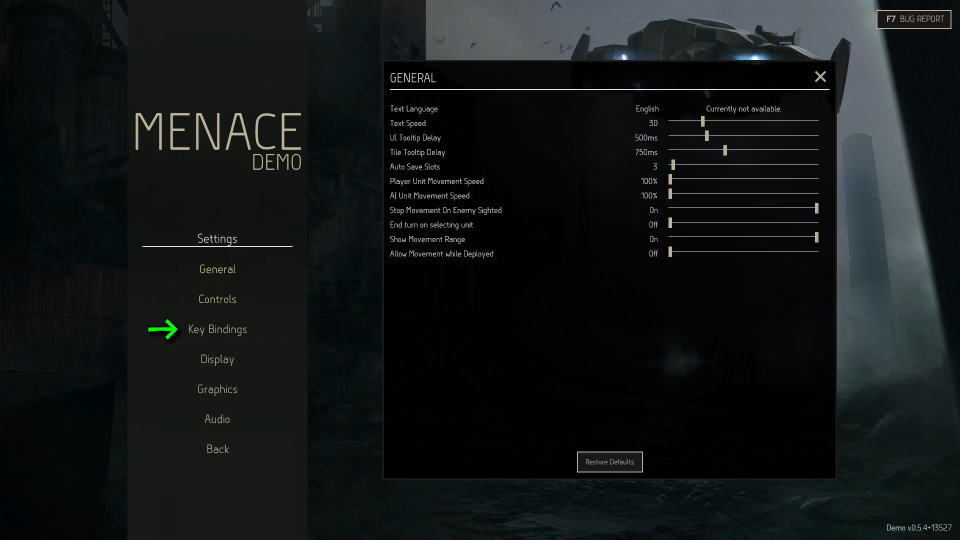Go Back from the Settings menu
The image size is (960, 540).
[217, 449]
